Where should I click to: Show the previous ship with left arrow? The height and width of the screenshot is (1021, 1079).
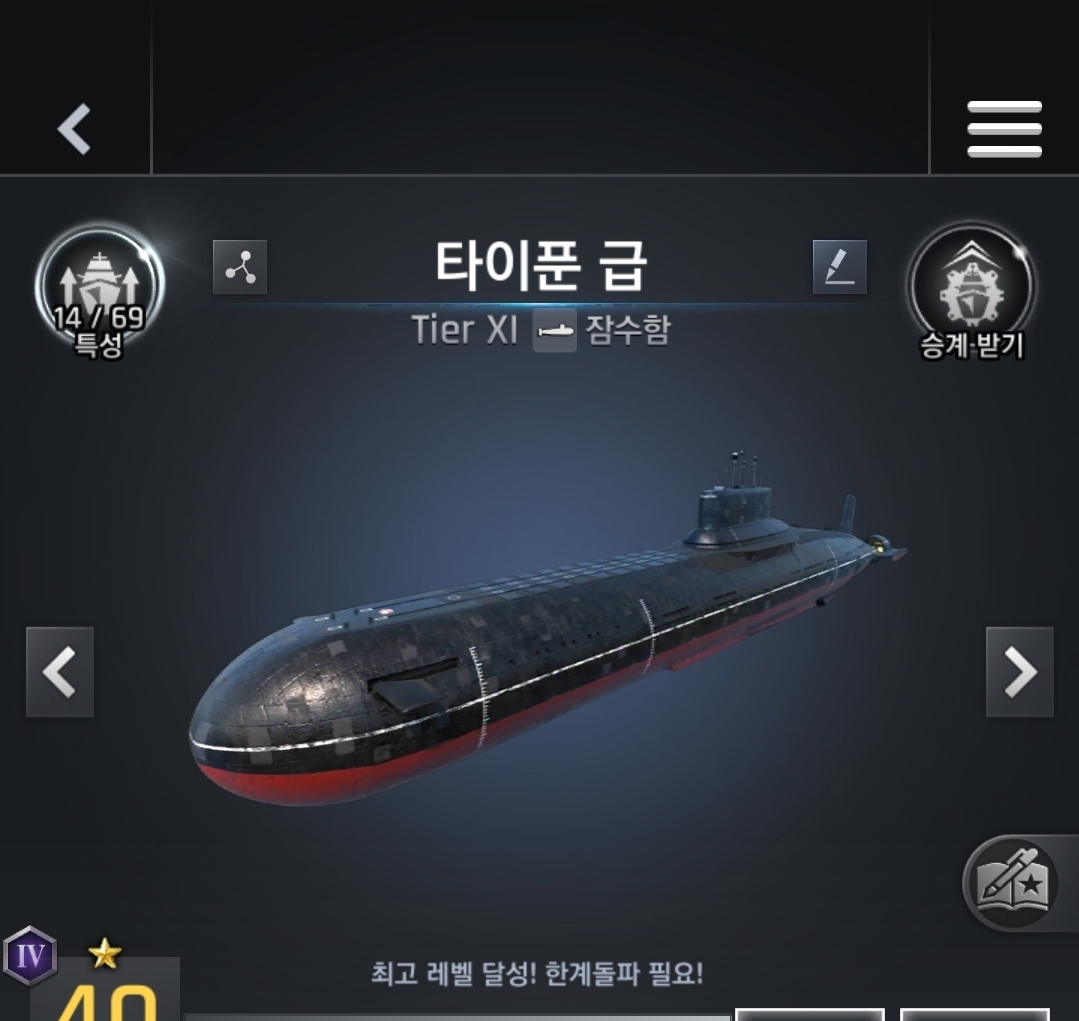tap(60, 672)
